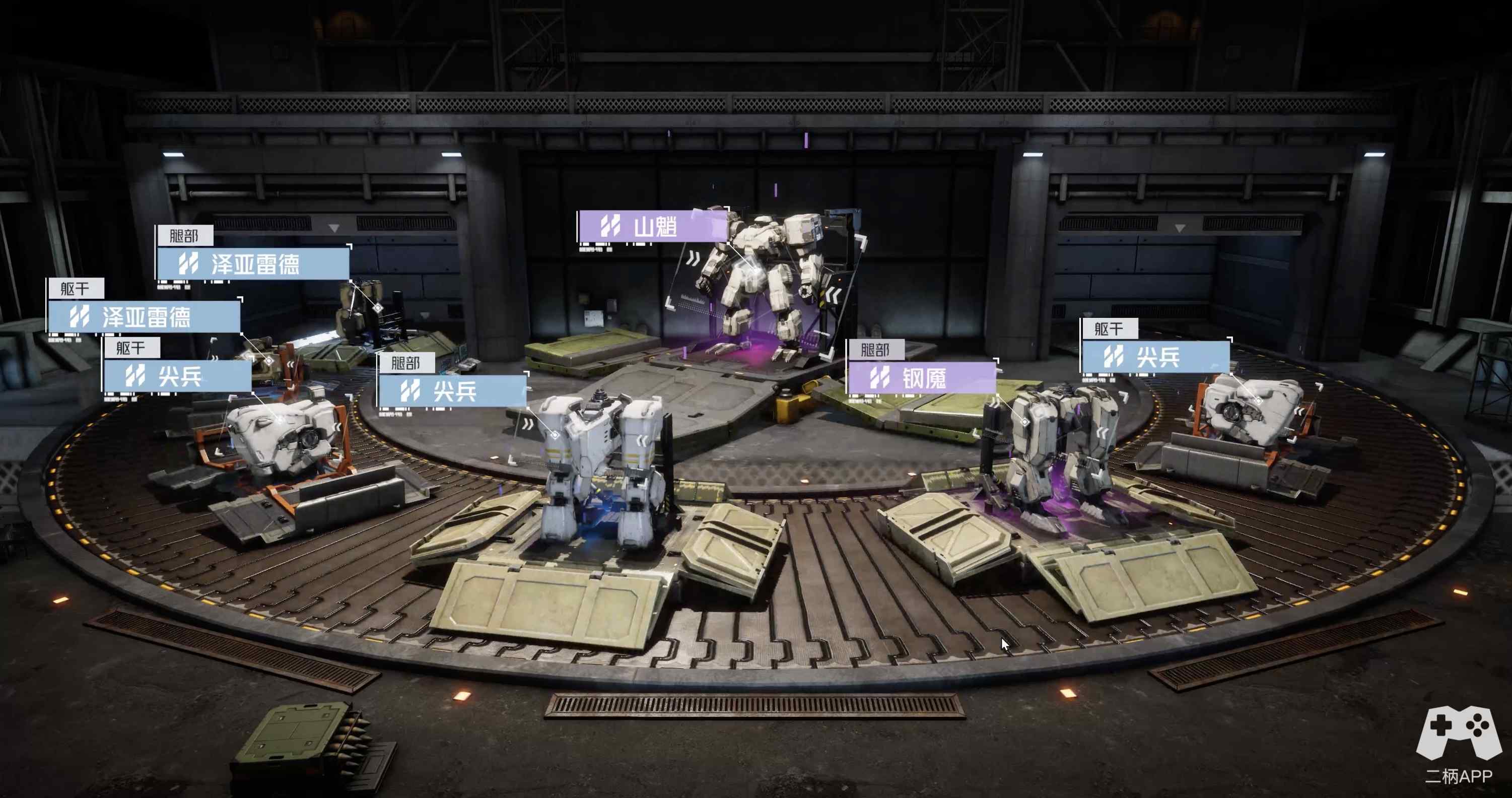The image size is (1512, 798).
Task: Pick the 泽亚雷德 躯干 part label
Action: (144, 317)
